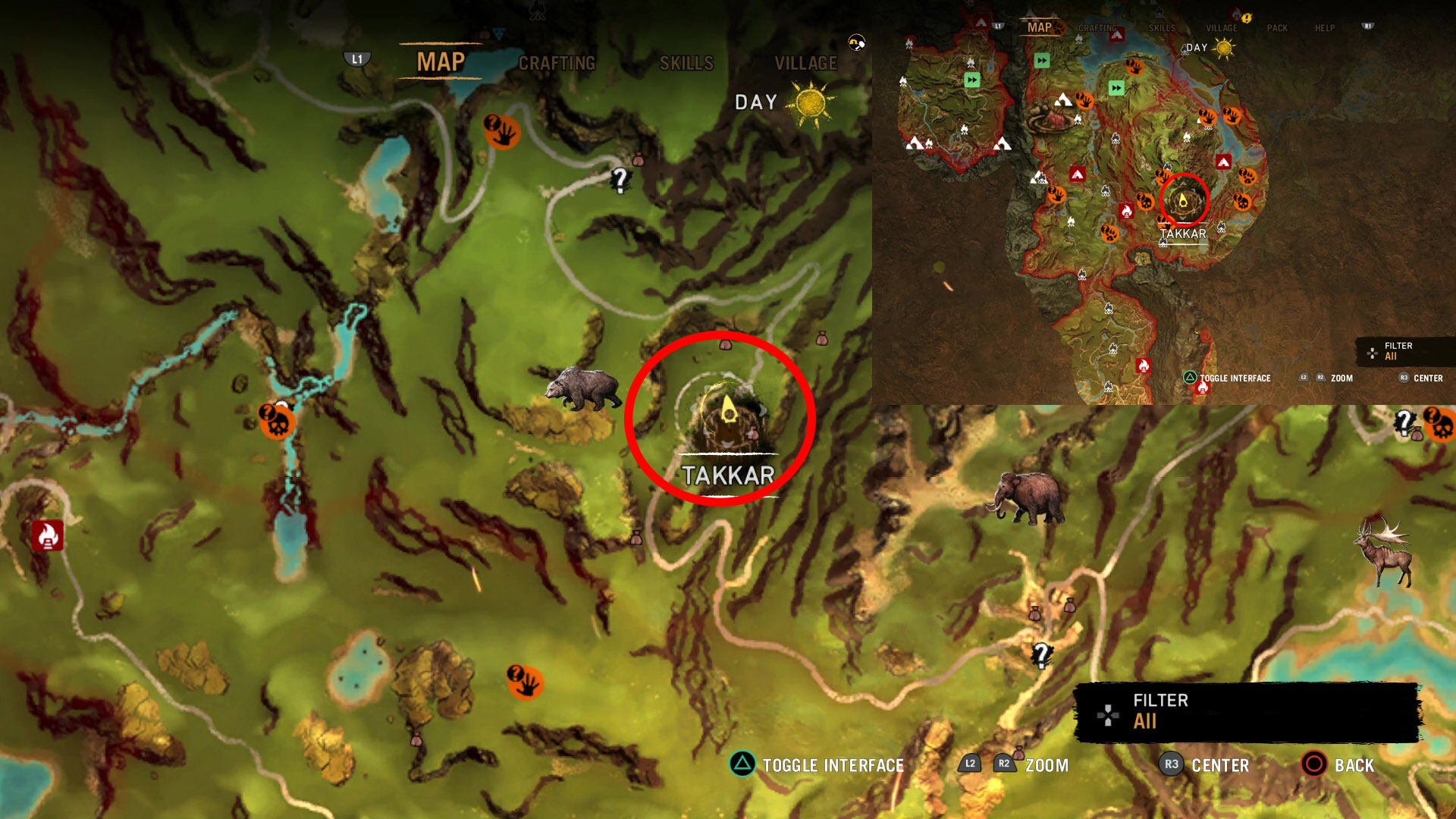Click the orange skull marker by the river
Viewport: 1456px width, 819px height.
point(276,422)
